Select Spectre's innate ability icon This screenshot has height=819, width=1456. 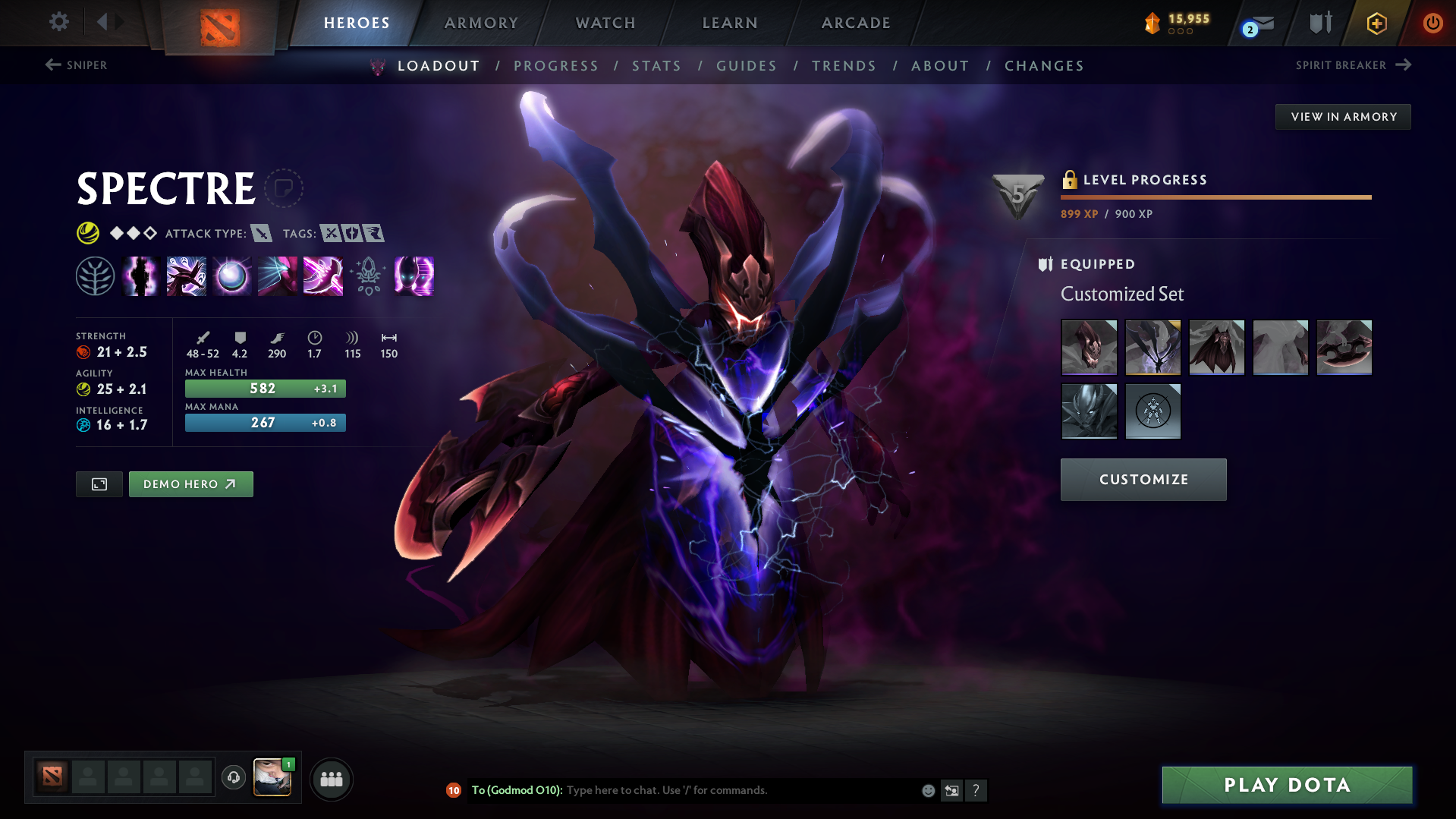(140, 276)
